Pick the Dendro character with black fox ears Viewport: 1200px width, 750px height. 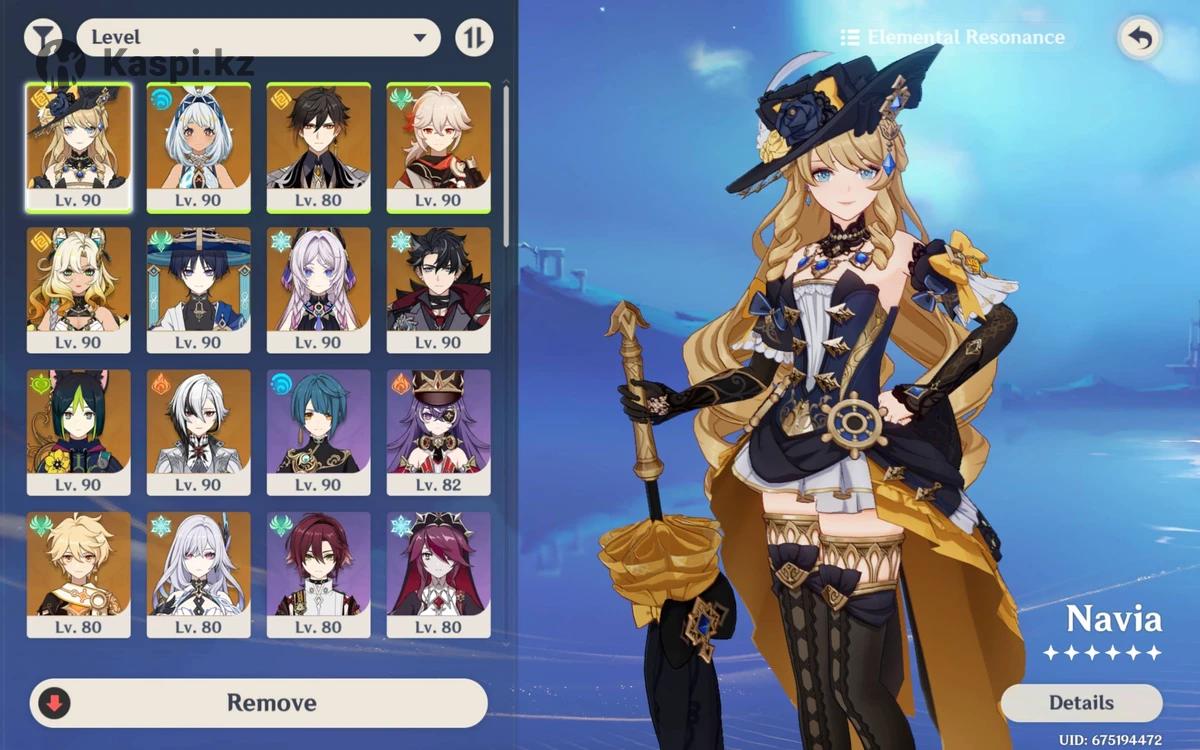coord(78,432)
